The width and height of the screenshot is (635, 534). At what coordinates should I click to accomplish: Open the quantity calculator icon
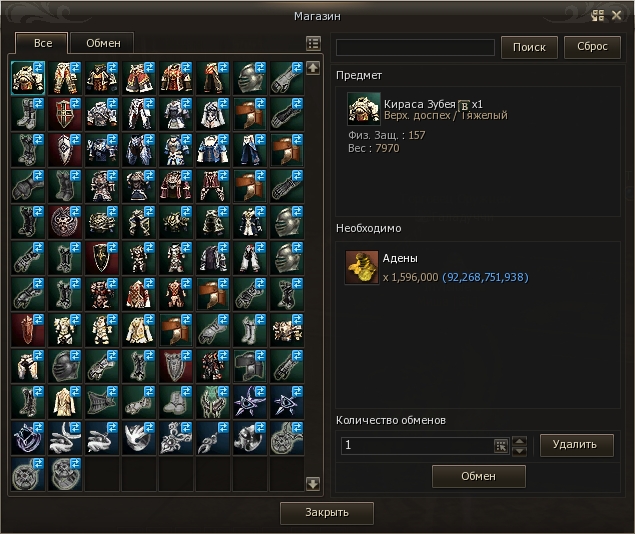pyautogui.click(x=501, y=445)
